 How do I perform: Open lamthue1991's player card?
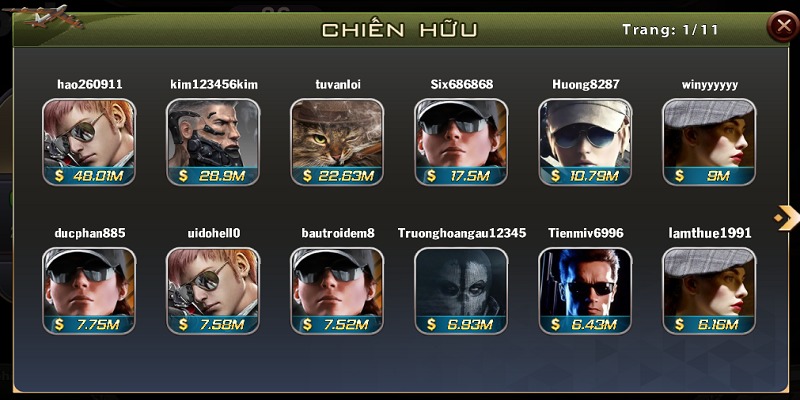pos(709,290)
